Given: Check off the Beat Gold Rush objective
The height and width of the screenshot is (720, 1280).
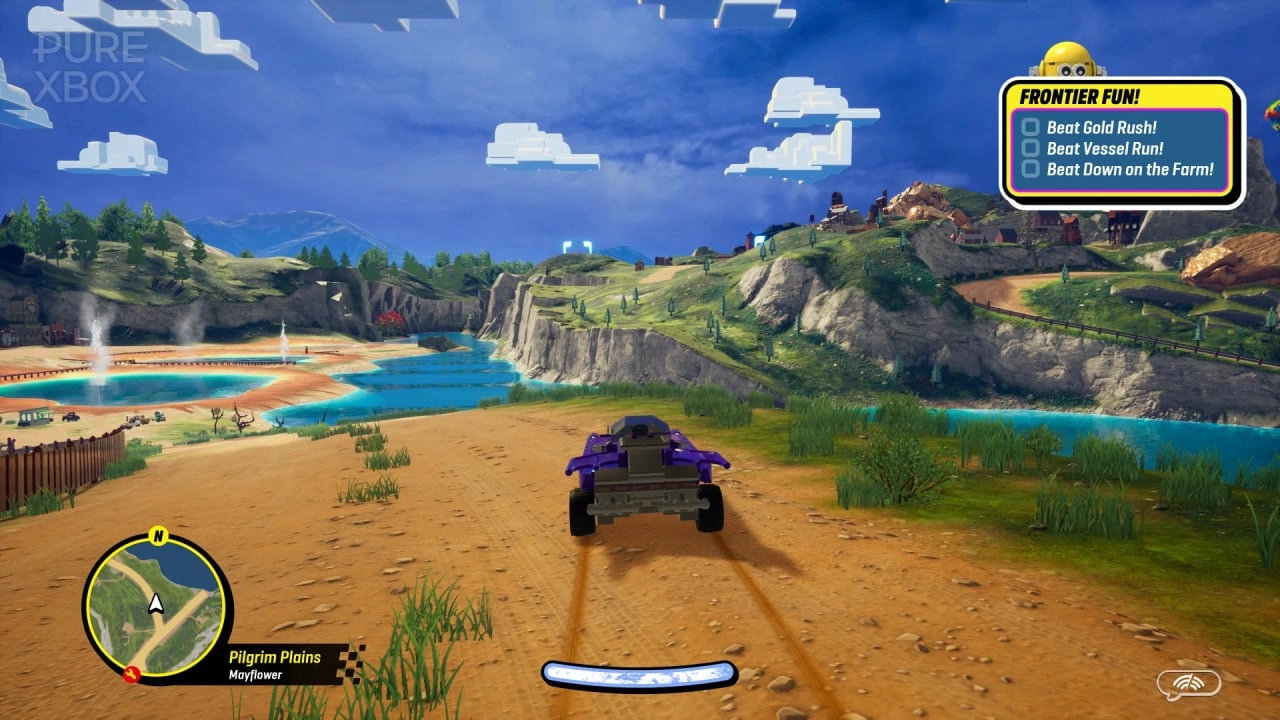Looking at the screenshot, I should [x=1030, y=127].
